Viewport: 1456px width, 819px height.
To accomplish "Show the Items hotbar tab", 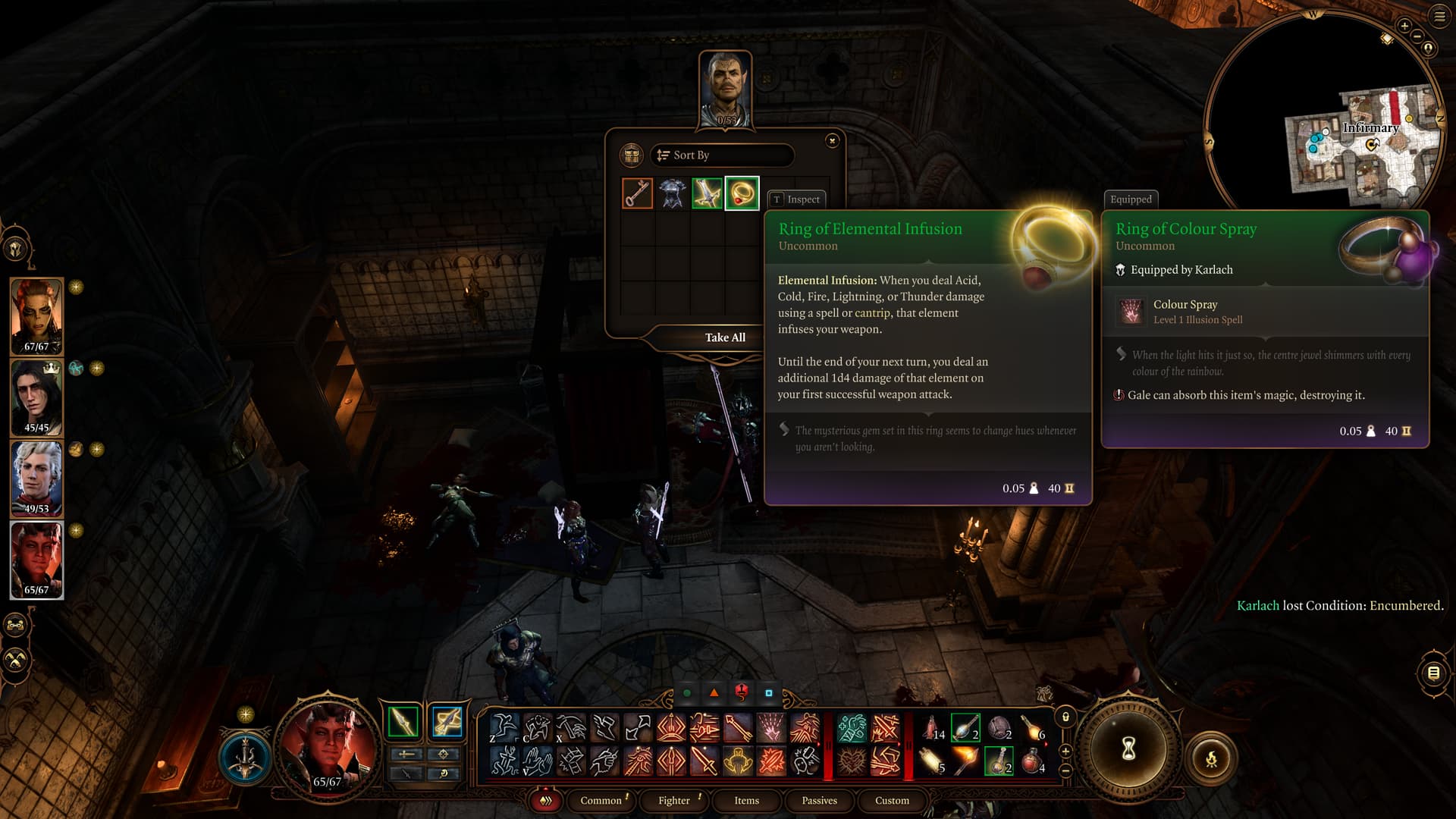I will [x=746, y=800].
